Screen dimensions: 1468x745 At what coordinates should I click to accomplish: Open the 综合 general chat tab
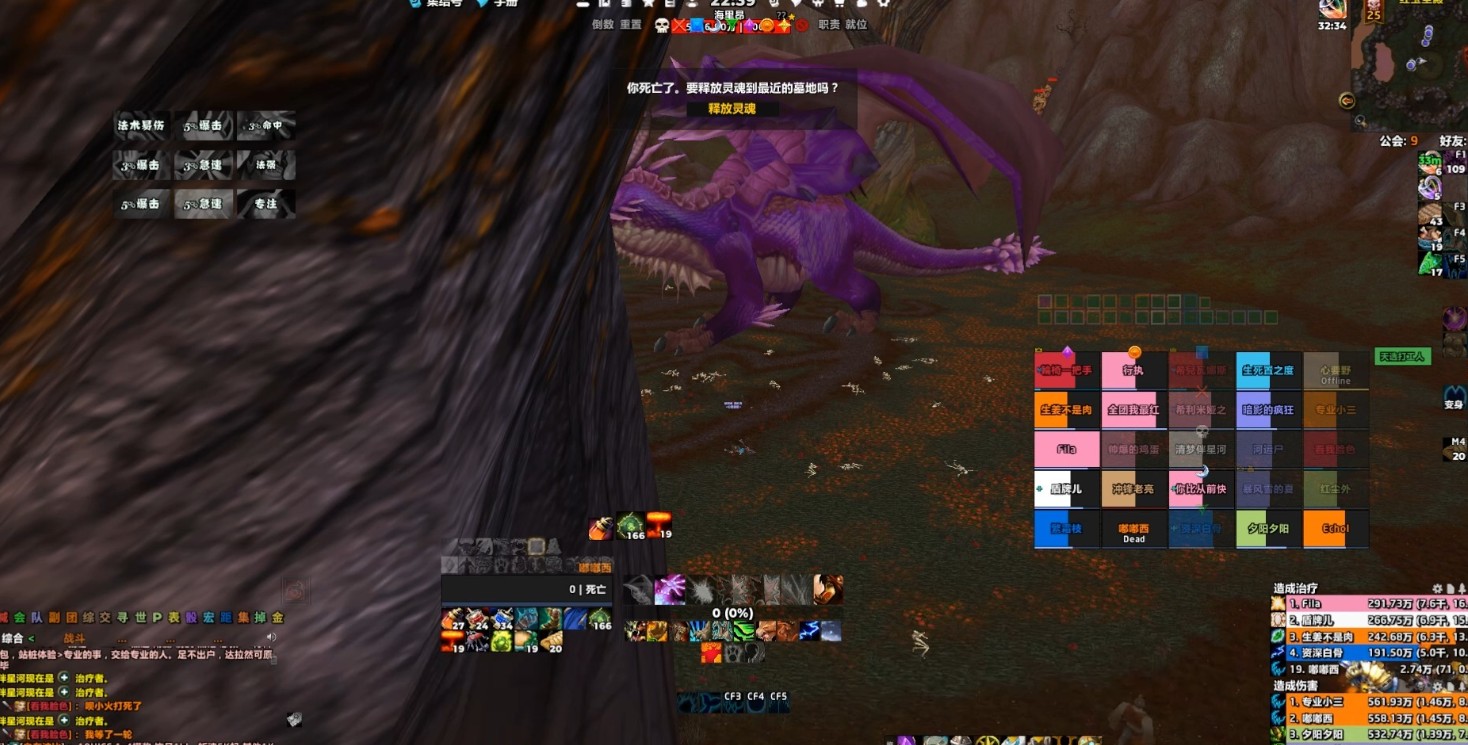(x=13, y=638)
